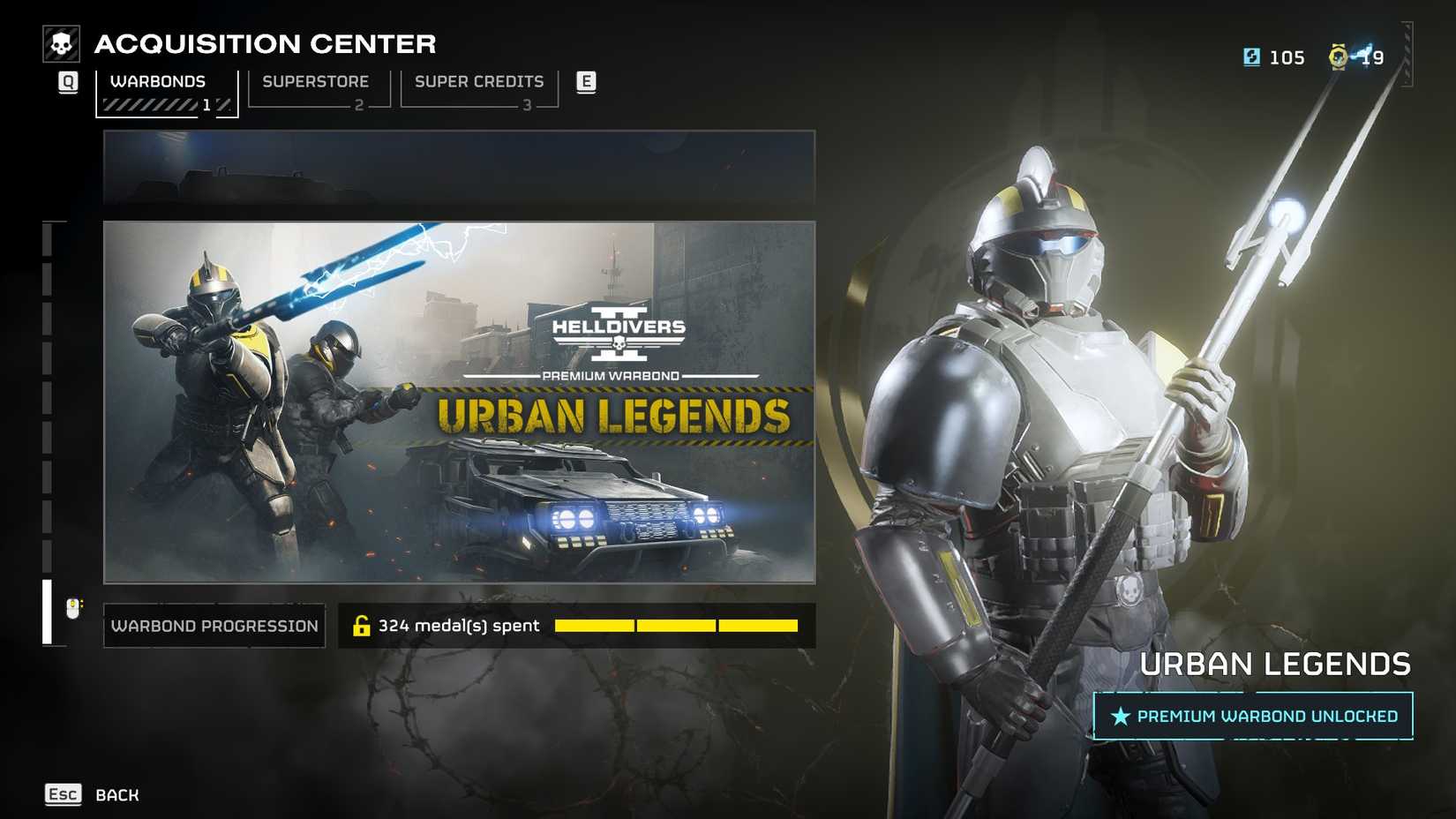Image resolution: width=1456 pixels, height=819 pixels.
Task: Select the Super Credits currency icon
Action: pyautogui.click(x=1252, y=56)
